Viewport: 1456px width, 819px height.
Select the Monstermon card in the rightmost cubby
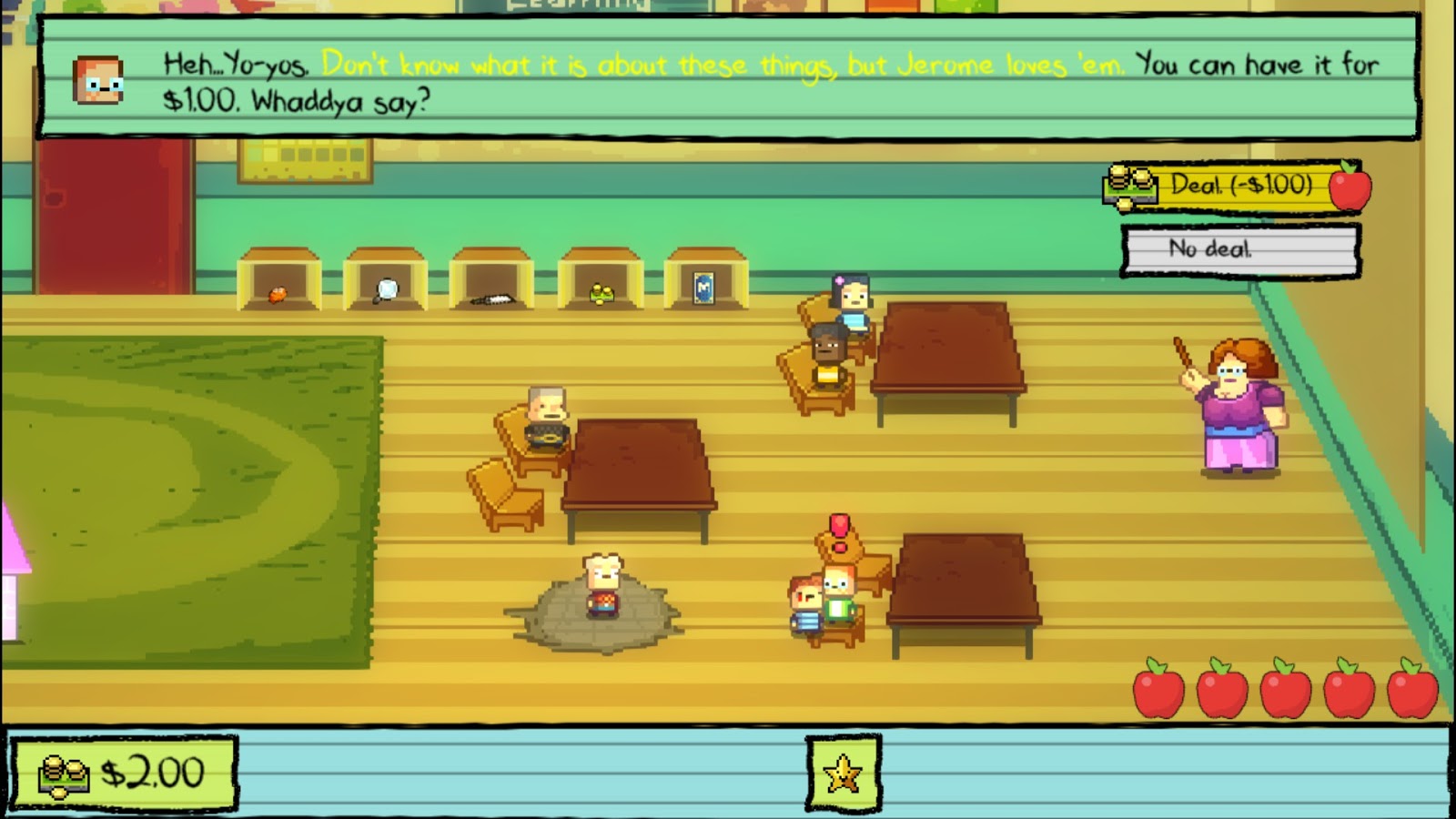click(x=704, y=287)
